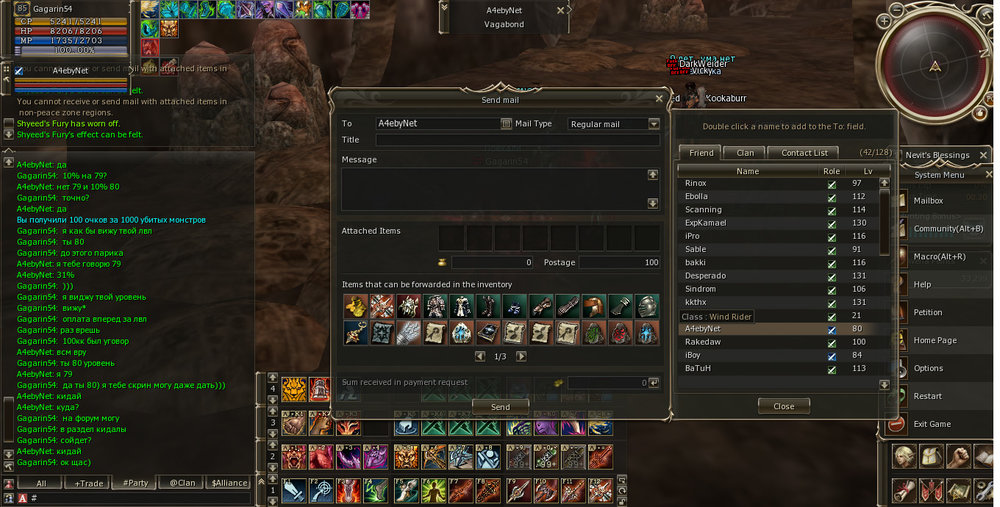Screen dimensions: 1000x507
Task: Choose ExpKamael in the friend list
Action: click(706, 223)
